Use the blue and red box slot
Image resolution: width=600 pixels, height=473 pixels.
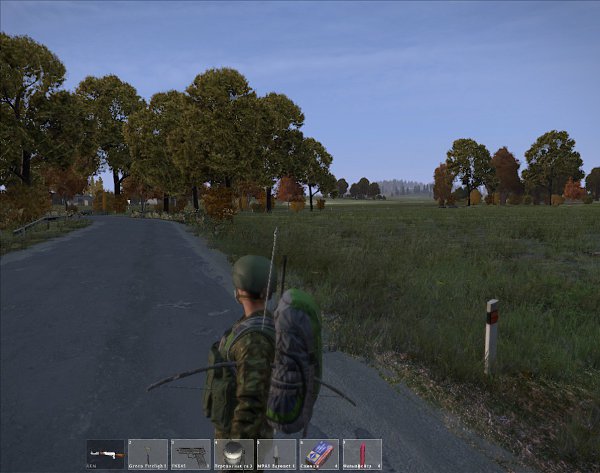tap(320, 454)
